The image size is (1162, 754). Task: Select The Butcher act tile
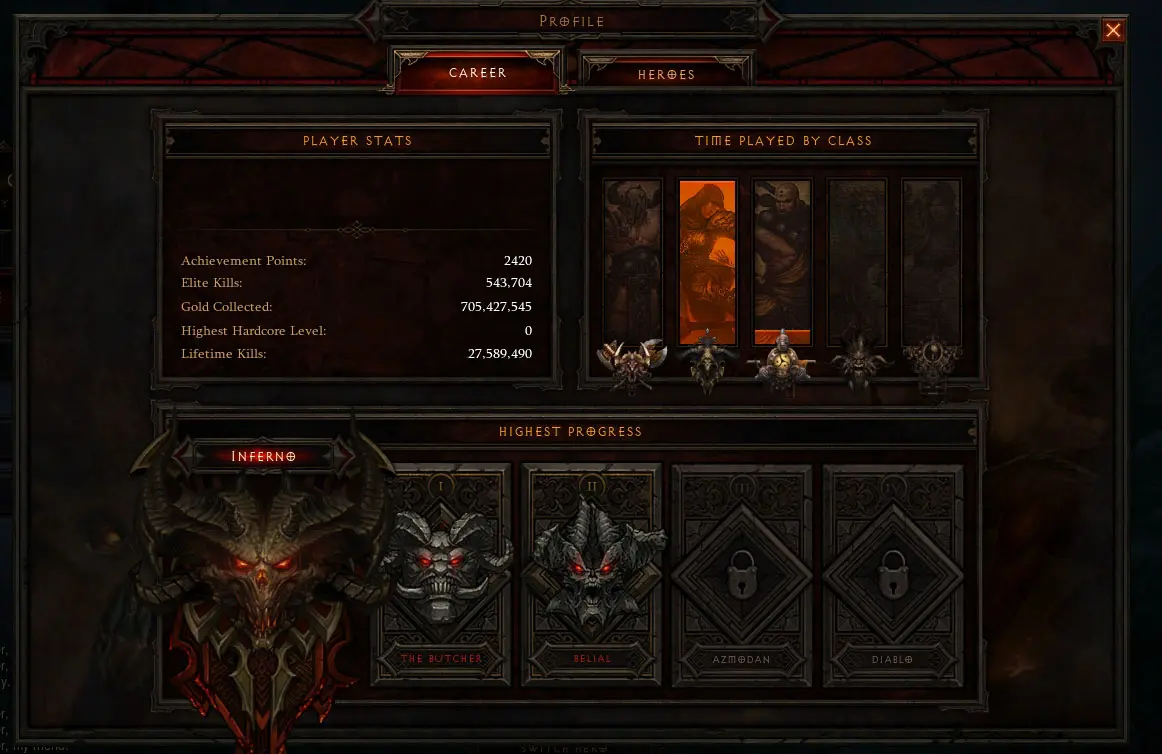(x=441, y=573)
